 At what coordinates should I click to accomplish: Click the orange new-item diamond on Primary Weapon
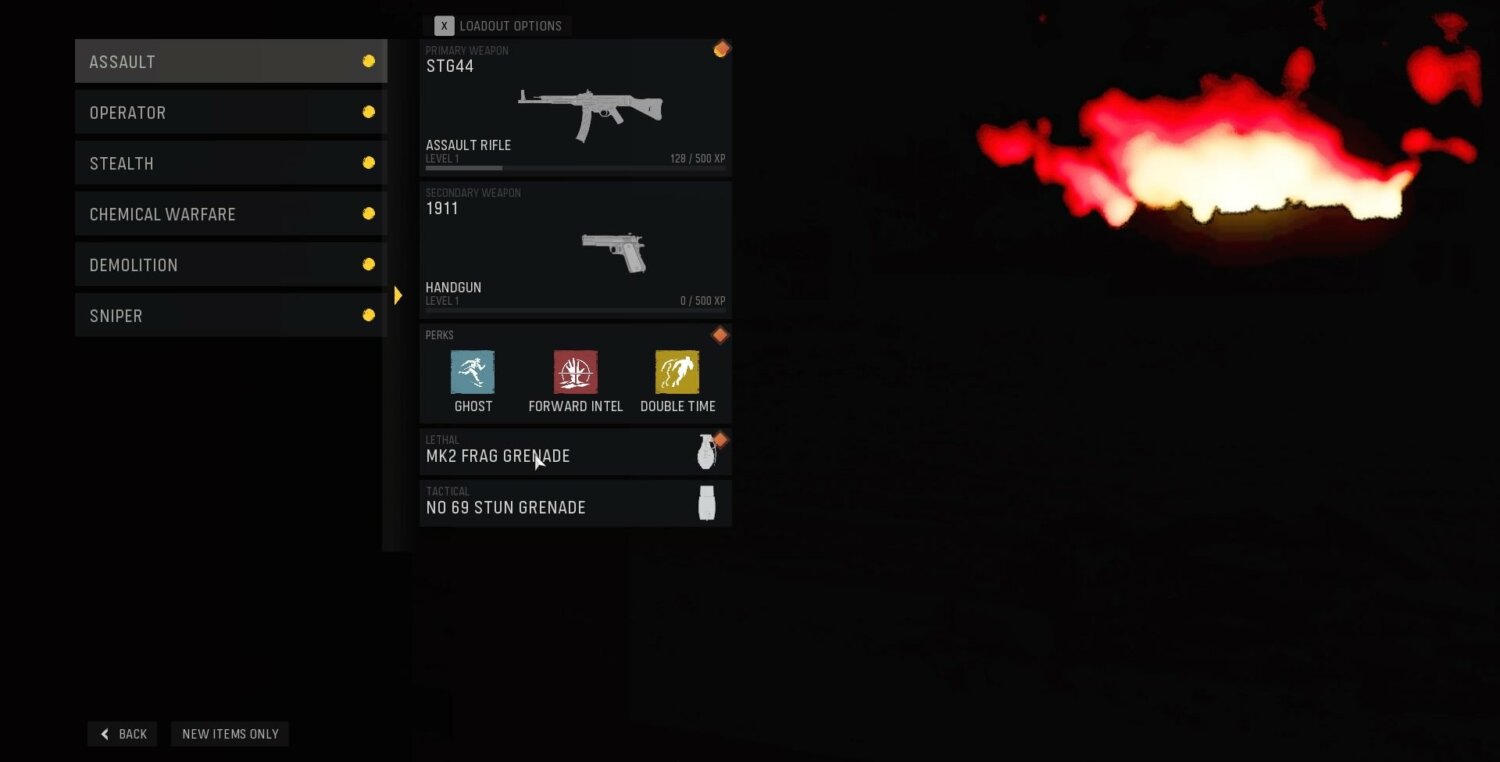point(721,48)
